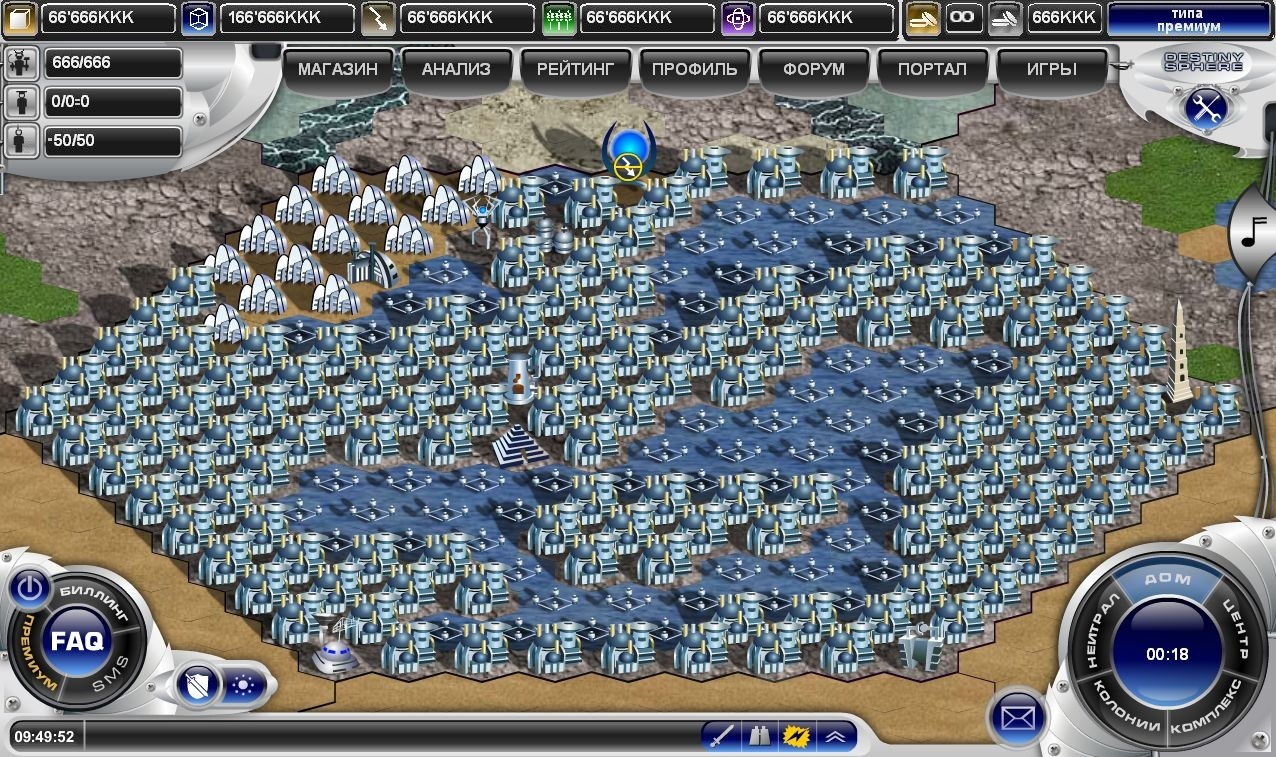Click the blue power button
Image resolution: width=1276 pixels, height=757 pixels.
30,590
